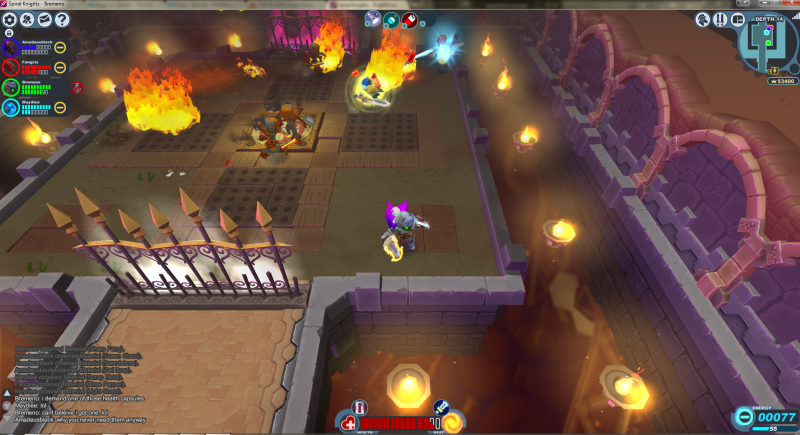Select Amadeusblack's purple party portrait

coord(10,47)
